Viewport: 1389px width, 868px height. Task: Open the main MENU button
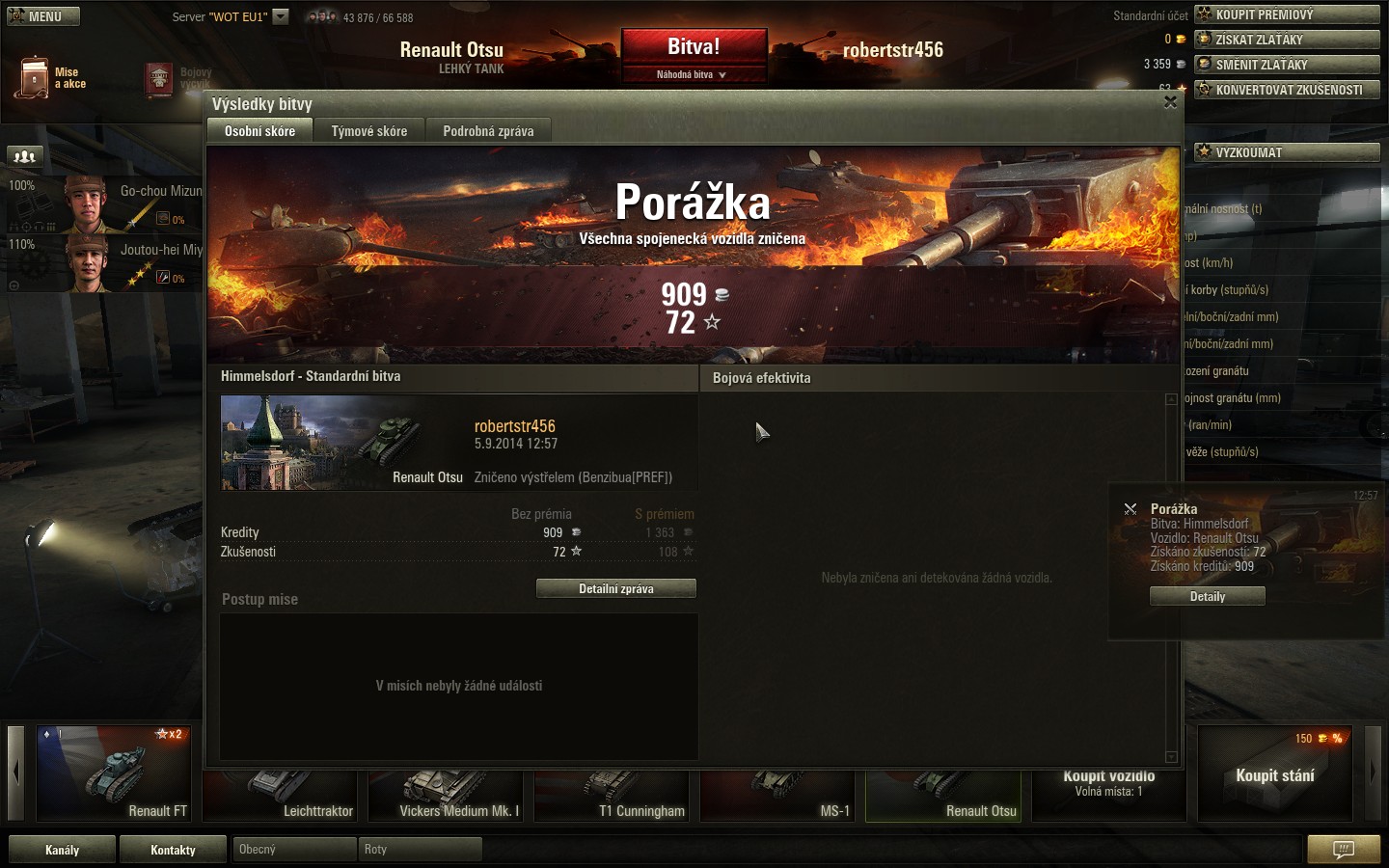(43, 16)
